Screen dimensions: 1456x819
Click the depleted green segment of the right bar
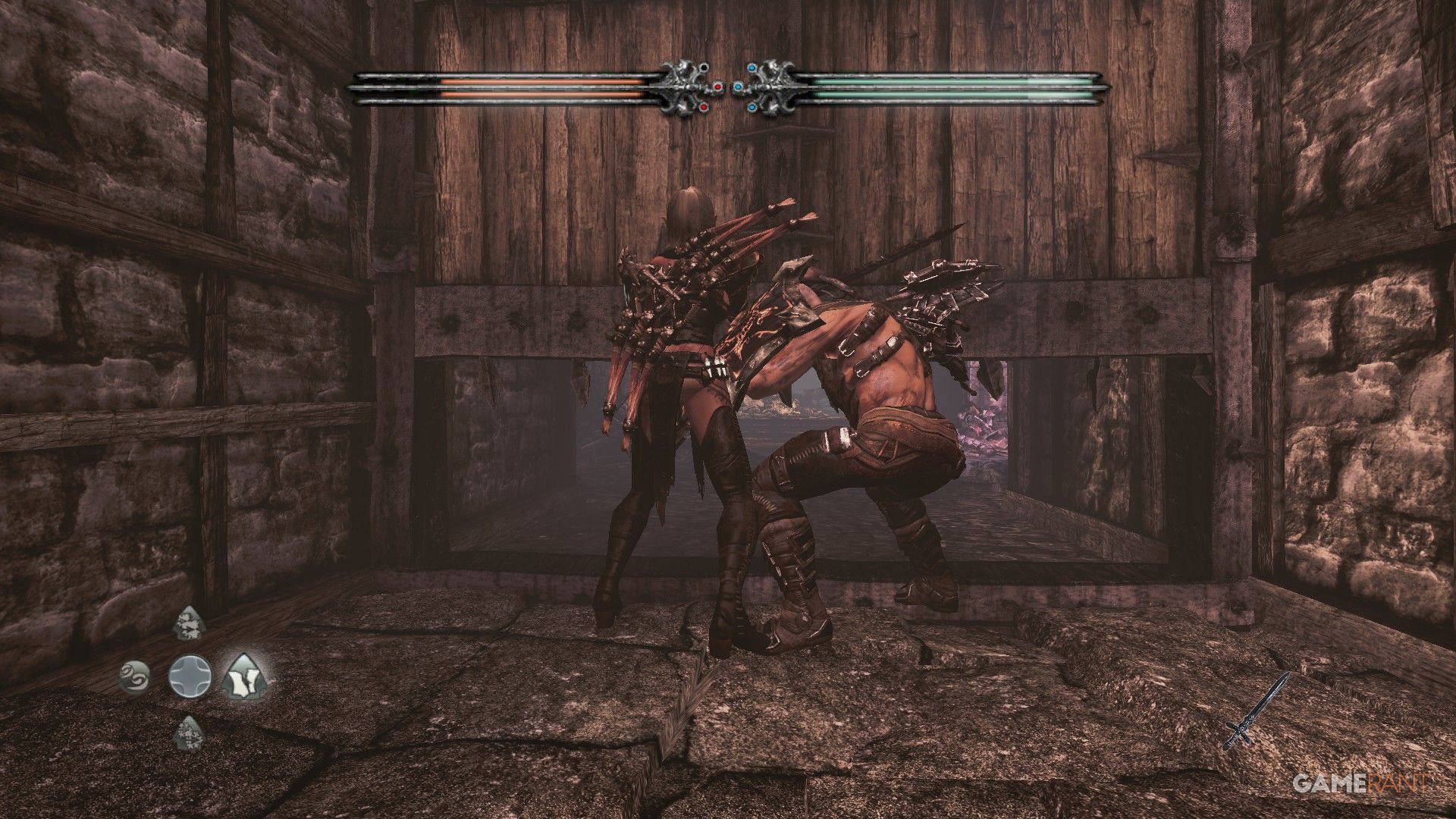click(1062, 79)
